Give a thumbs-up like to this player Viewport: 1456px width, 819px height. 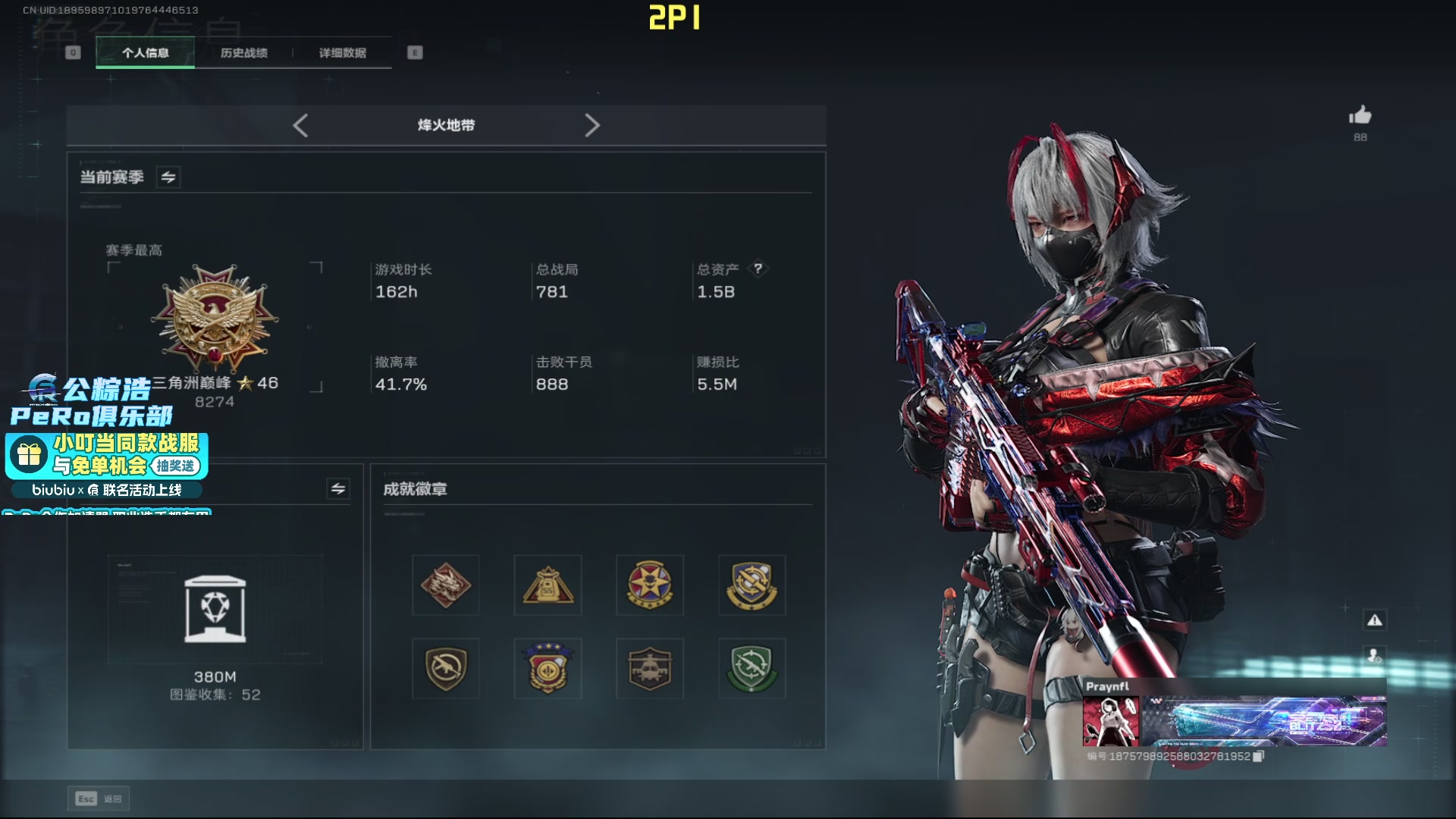point(1360,116)
